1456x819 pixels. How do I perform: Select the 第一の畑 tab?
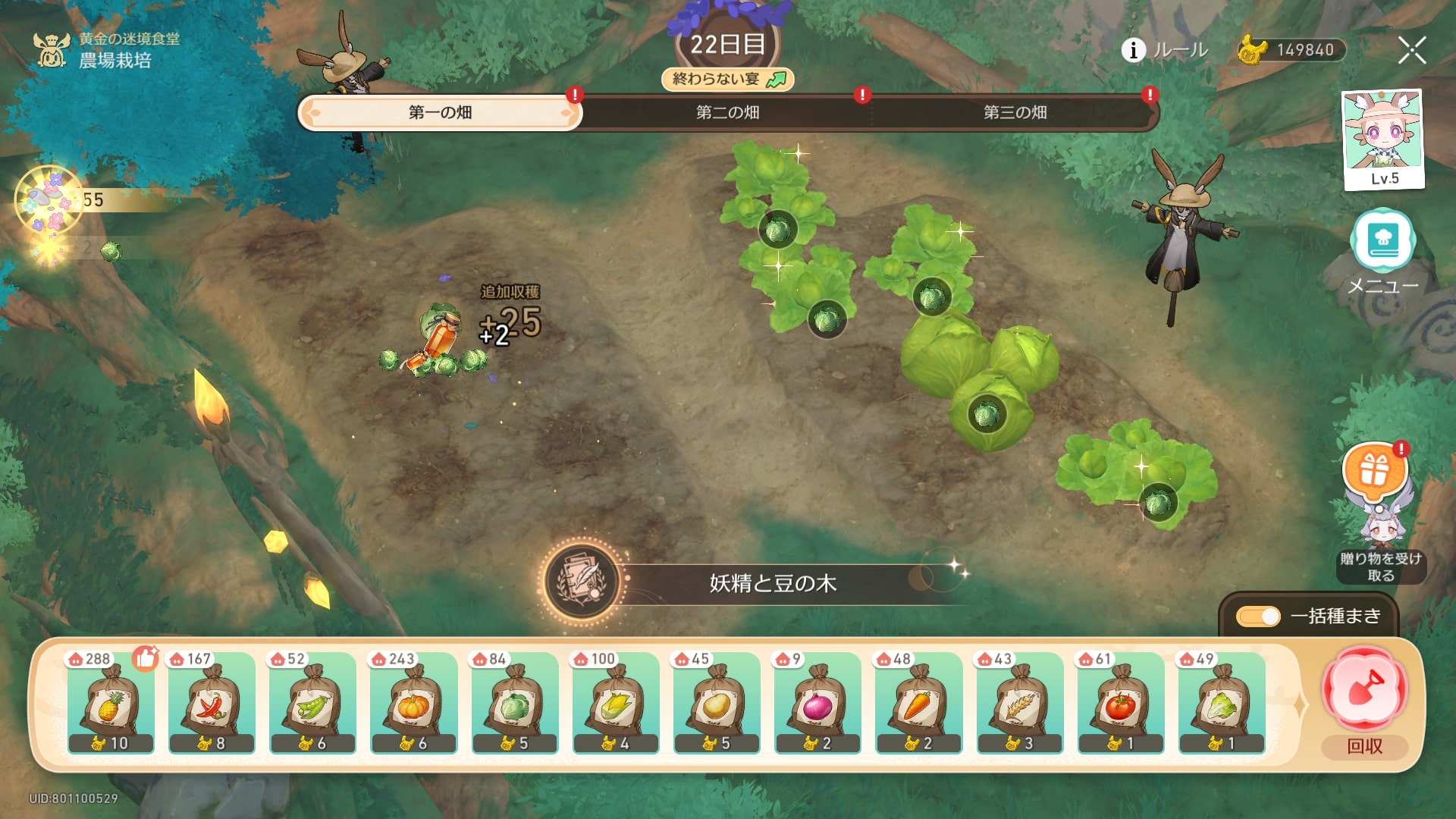(x=440, y=113)
